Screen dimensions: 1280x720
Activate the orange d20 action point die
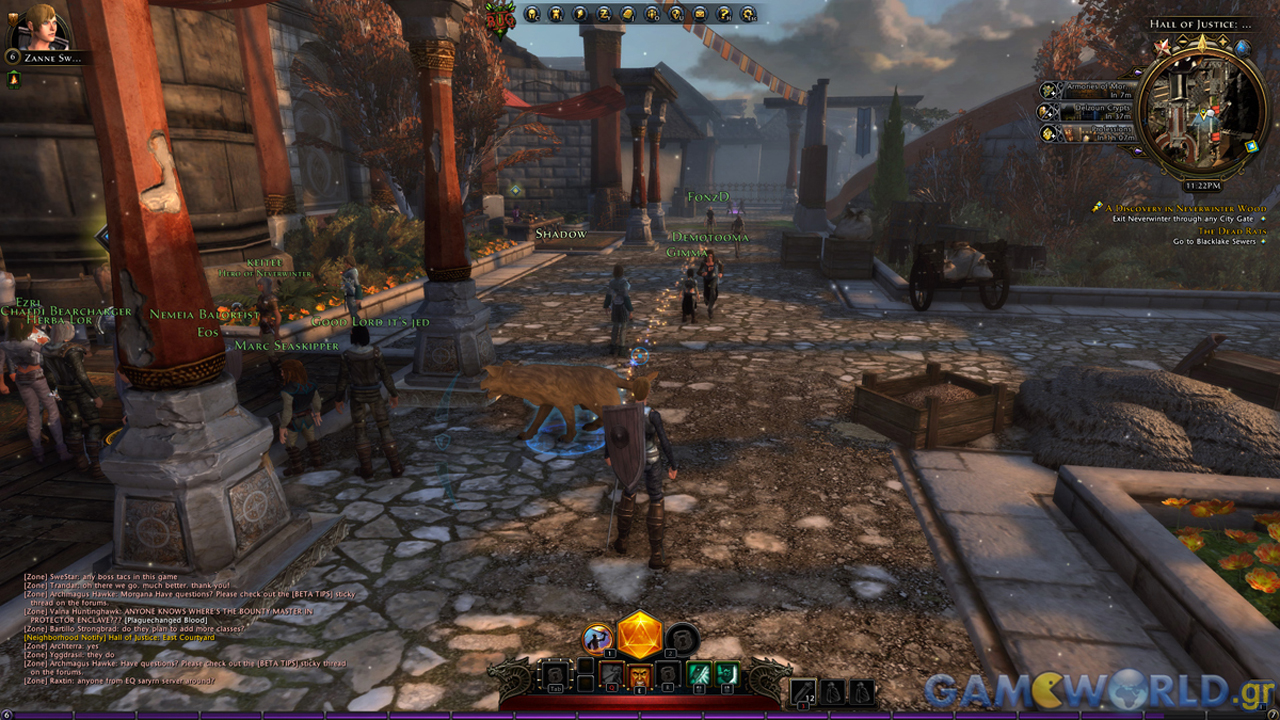pos(640,635)
